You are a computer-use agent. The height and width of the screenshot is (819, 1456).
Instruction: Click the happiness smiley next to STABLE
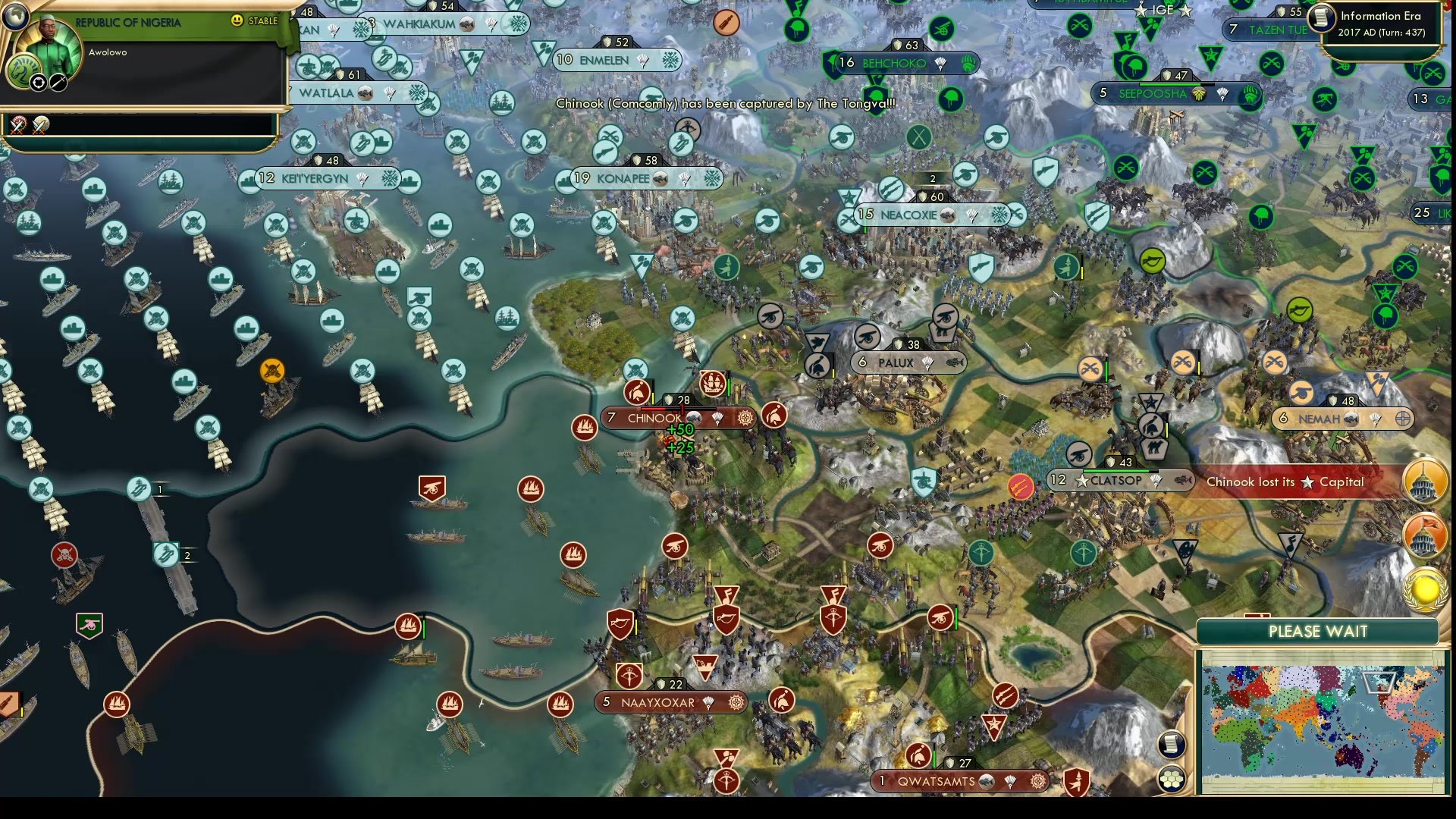pyautogui.click(x=237, y=21)
